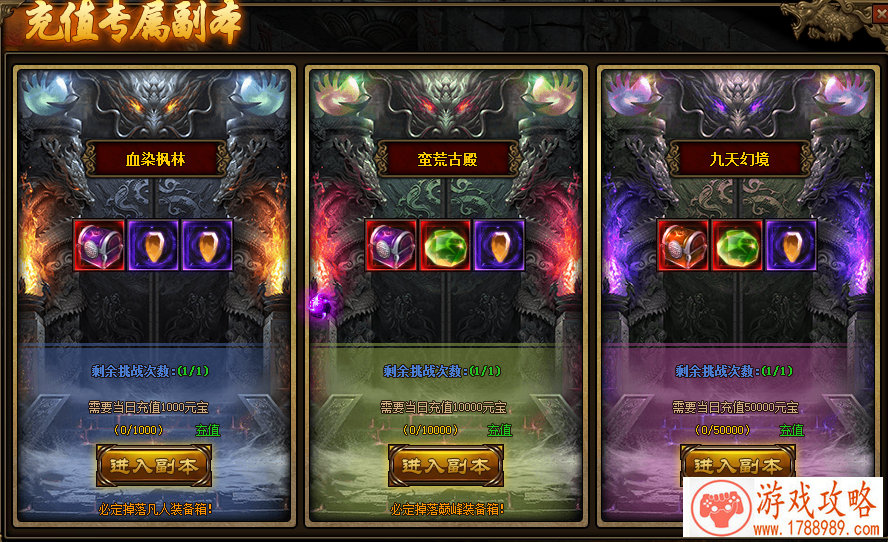Open 充值 link for the 1000元宝 requirement
Image resolution: width=888 pixels, height=542 pixels.
[x=207, y=430]
